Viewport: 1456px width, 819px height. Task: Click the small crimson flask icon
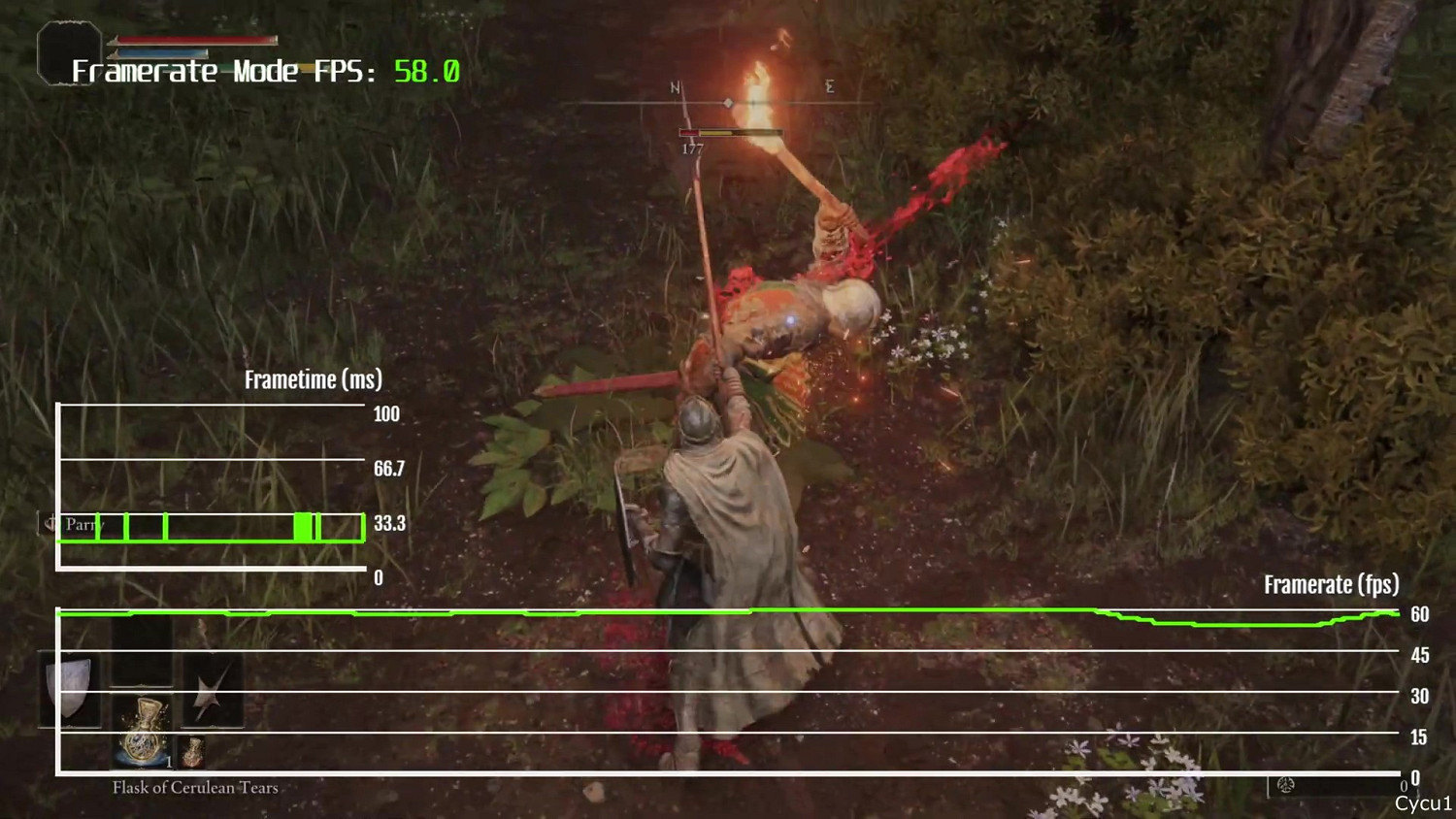tap(192, 749)
